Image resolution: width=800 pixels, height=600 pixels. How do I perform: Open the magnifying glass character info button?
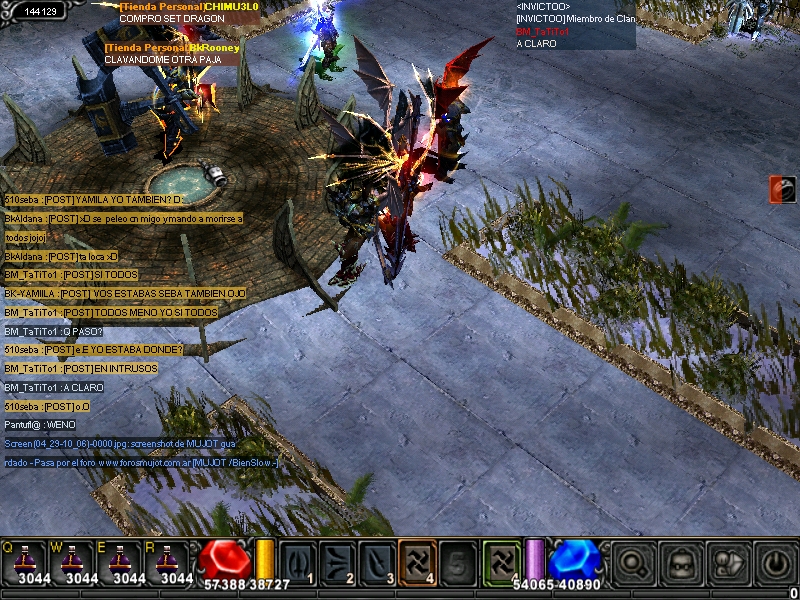coord(633,565)
